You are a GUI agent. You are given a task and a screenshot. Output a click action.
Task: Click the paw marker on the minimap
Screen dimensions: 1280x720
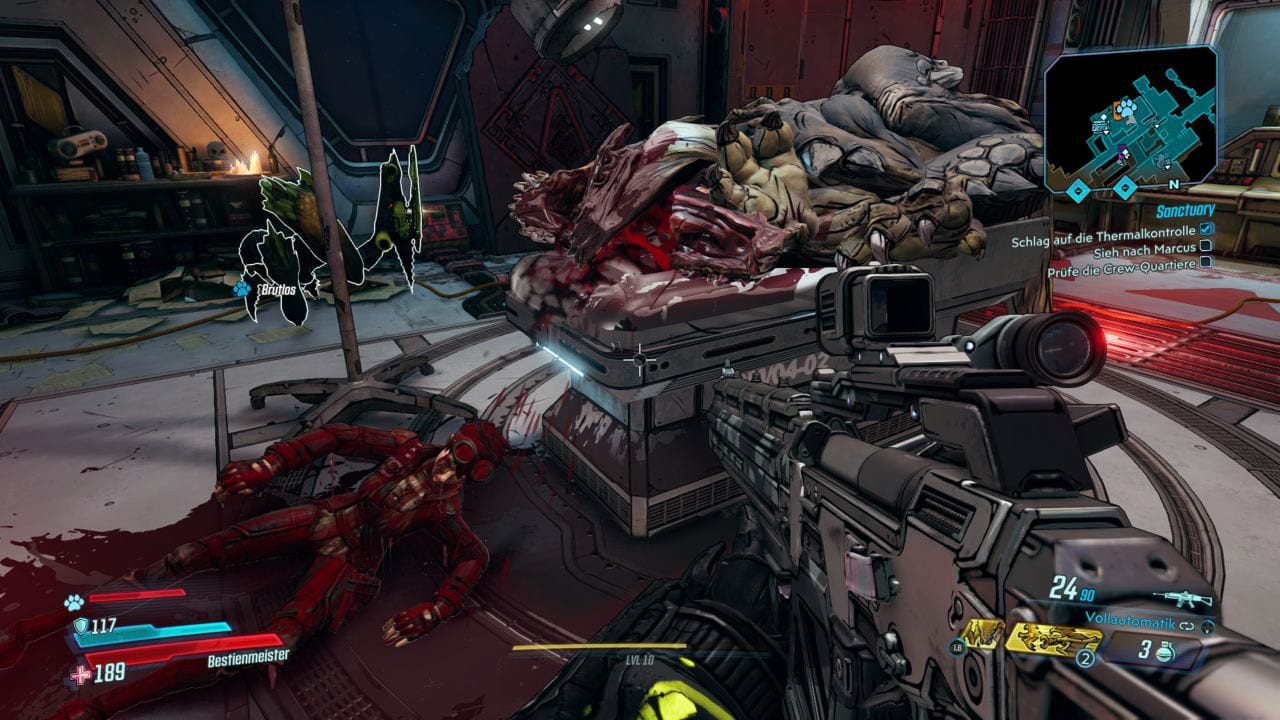tap(1127, 107)
